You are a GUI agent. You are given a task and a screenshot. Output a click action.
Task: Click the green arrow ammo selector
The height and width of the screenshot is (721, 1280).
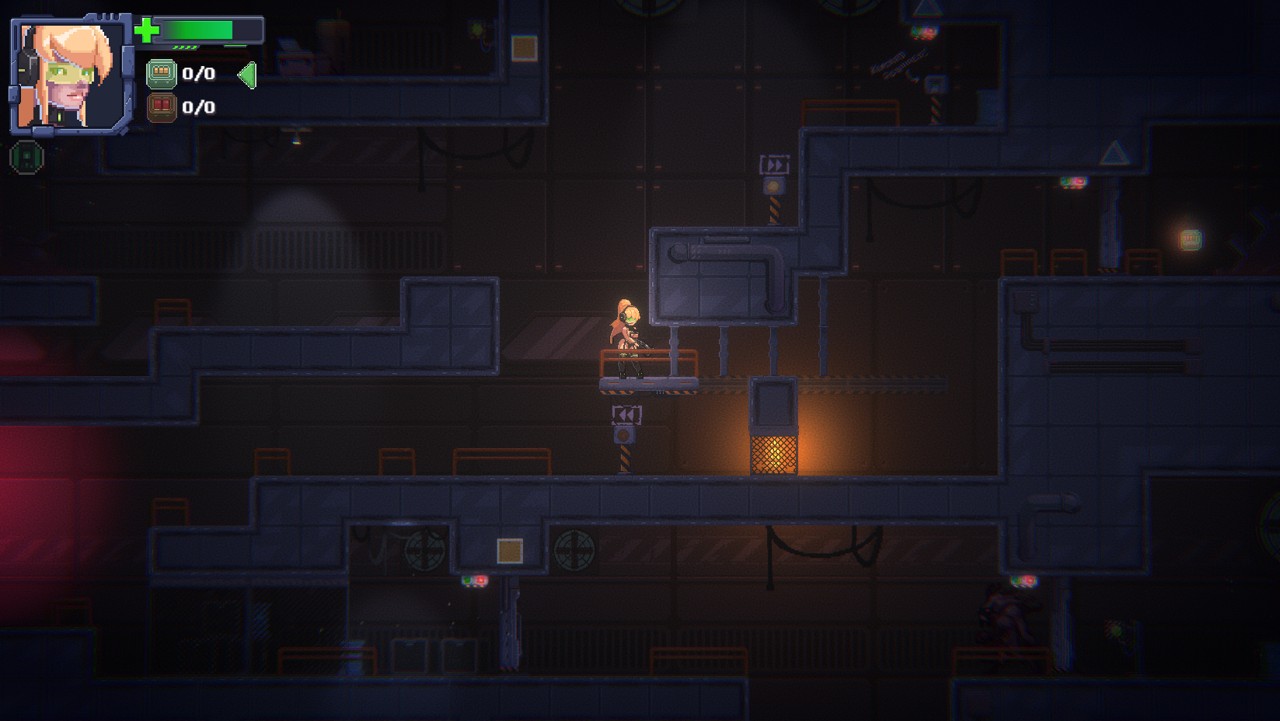coord(247,74)
